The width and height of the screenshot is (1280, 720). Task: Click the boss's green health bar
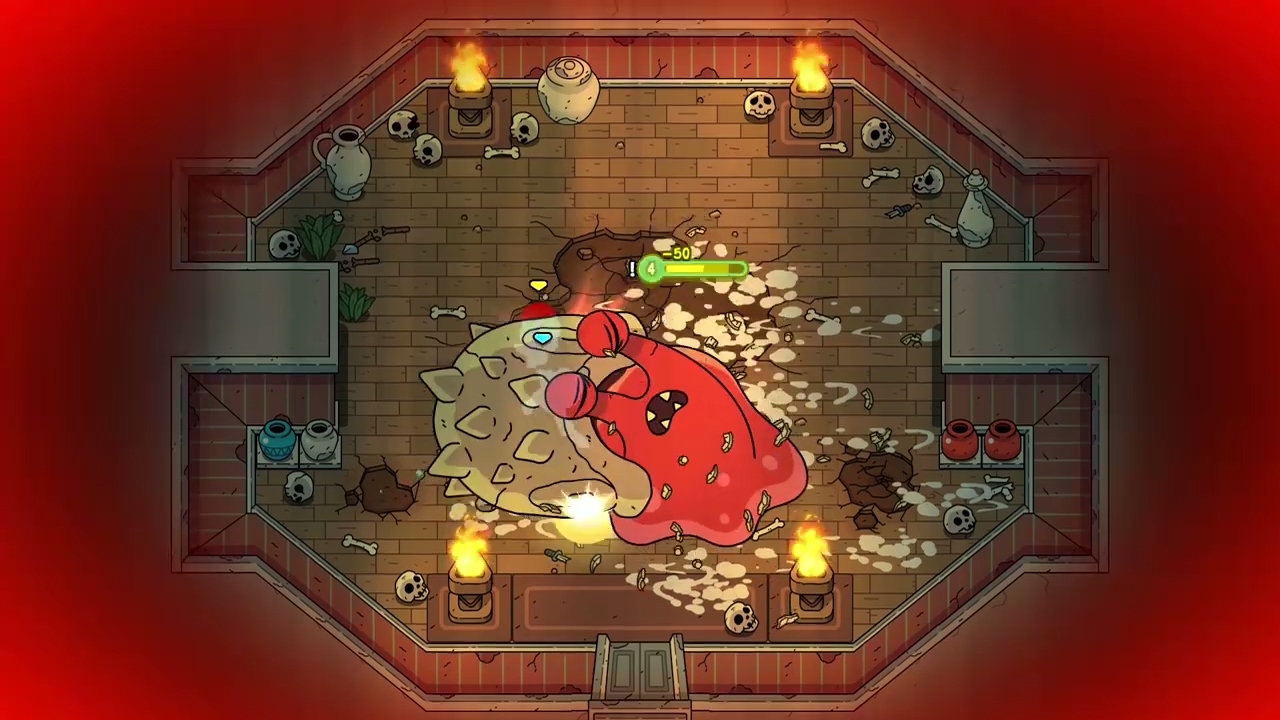(x=700, y=270)
